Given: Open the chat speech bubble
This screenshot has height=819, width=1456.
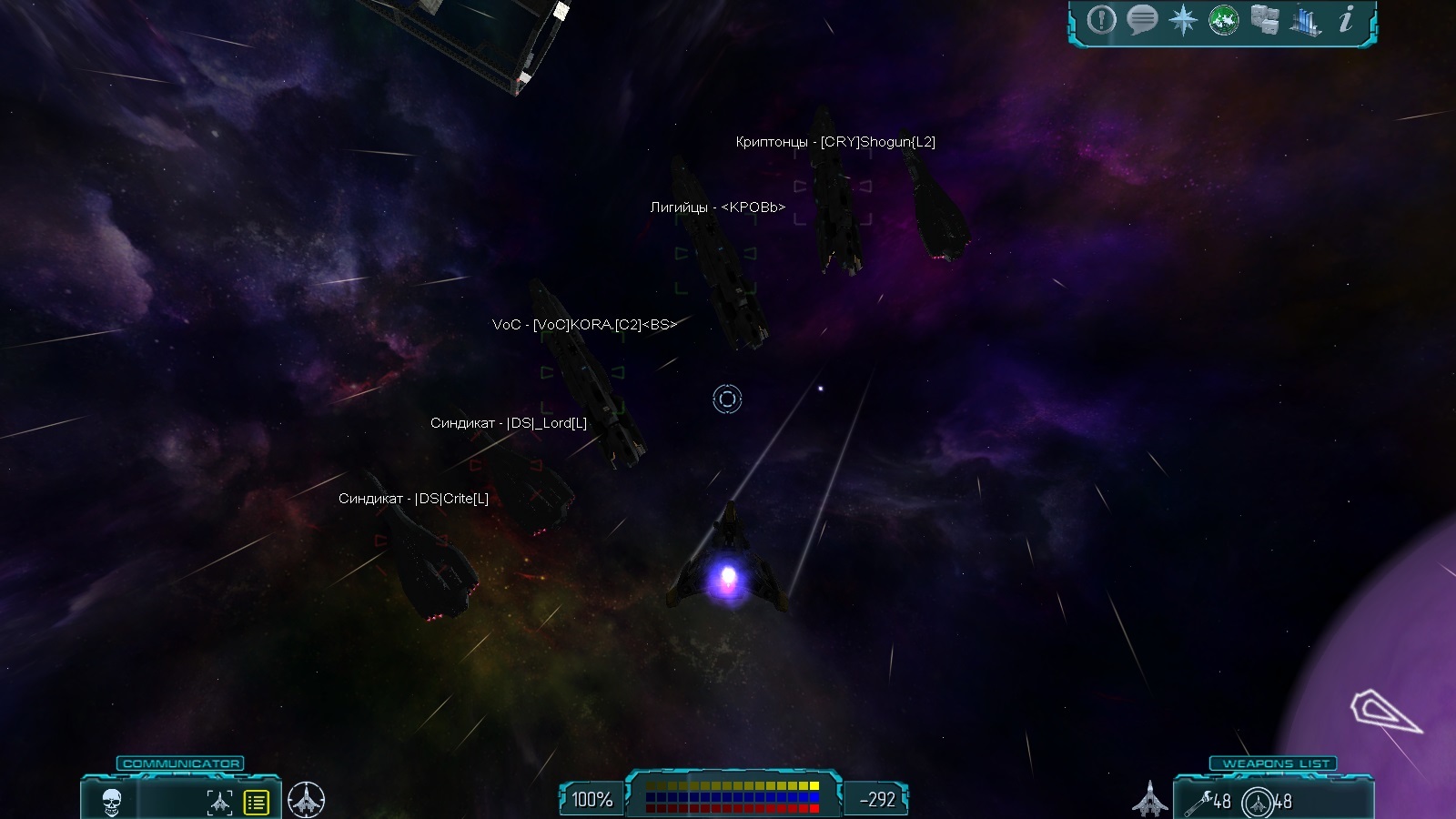Looking at the screenshot, I should (1142, 20).
